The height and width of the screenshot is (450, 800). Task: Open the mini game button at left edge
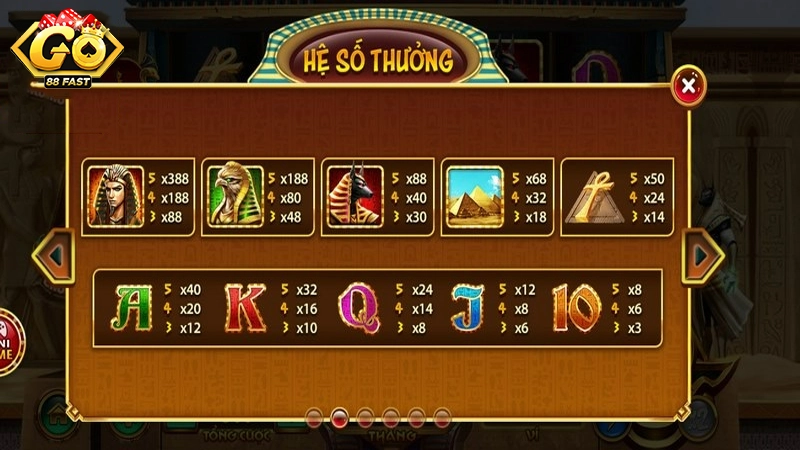tap(8, 341)
